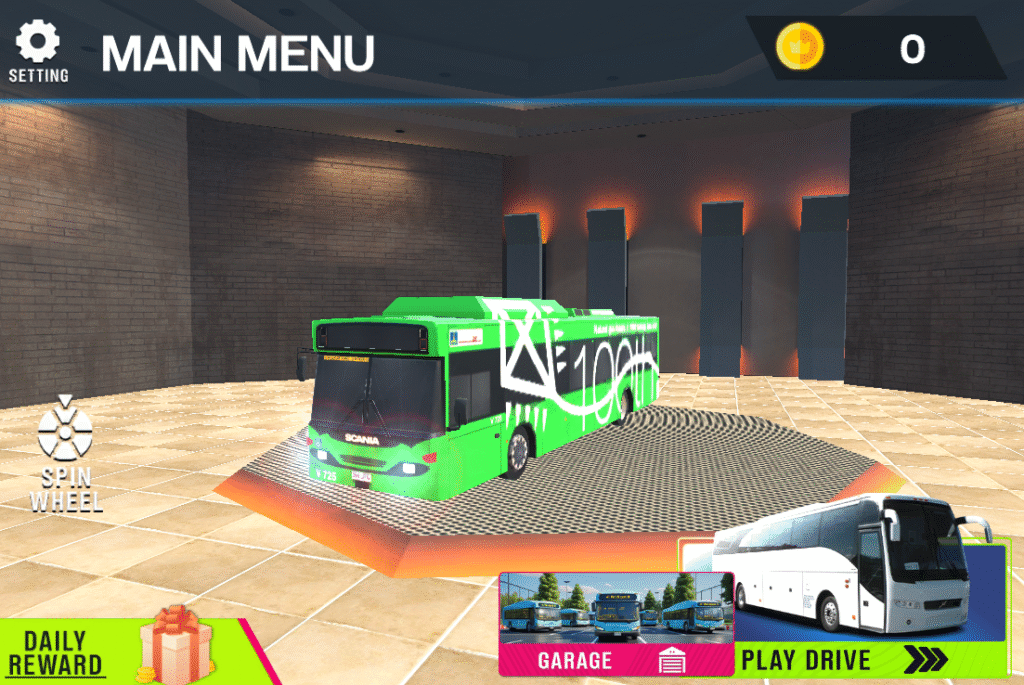Claim the Daily Reward gift
This screenshot has width=1024, height=685.
tap(120, 648)
